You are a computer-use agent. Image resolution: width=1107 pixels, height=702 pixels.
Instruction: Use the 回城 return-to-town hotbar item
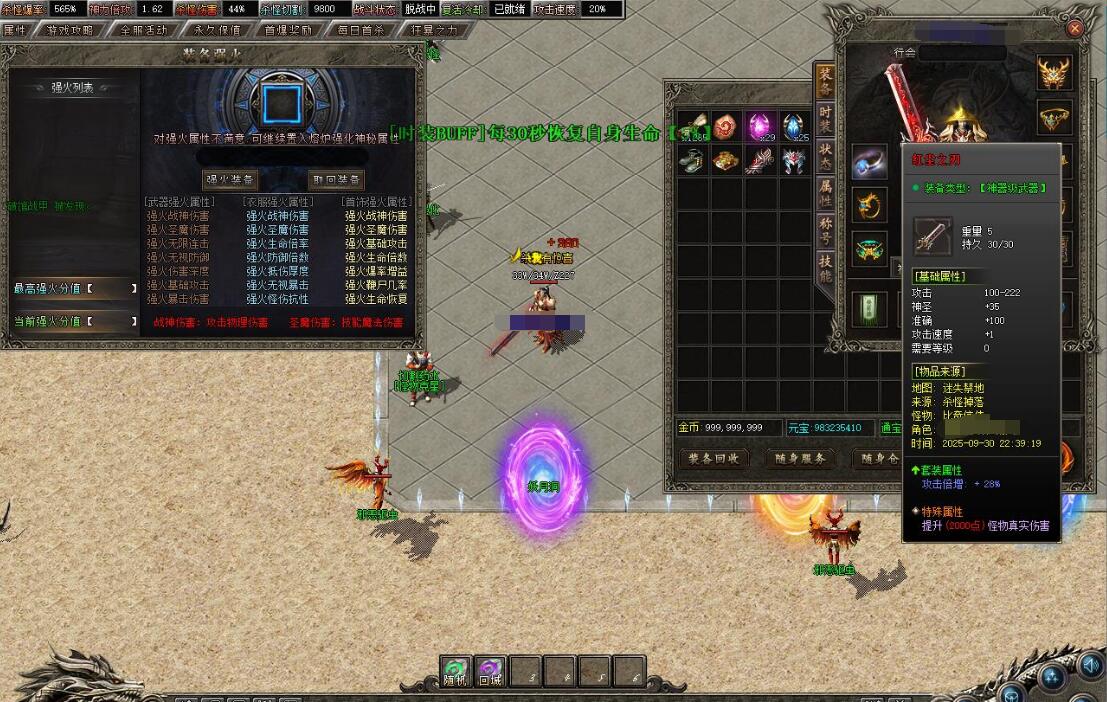[x=490, y=672]
